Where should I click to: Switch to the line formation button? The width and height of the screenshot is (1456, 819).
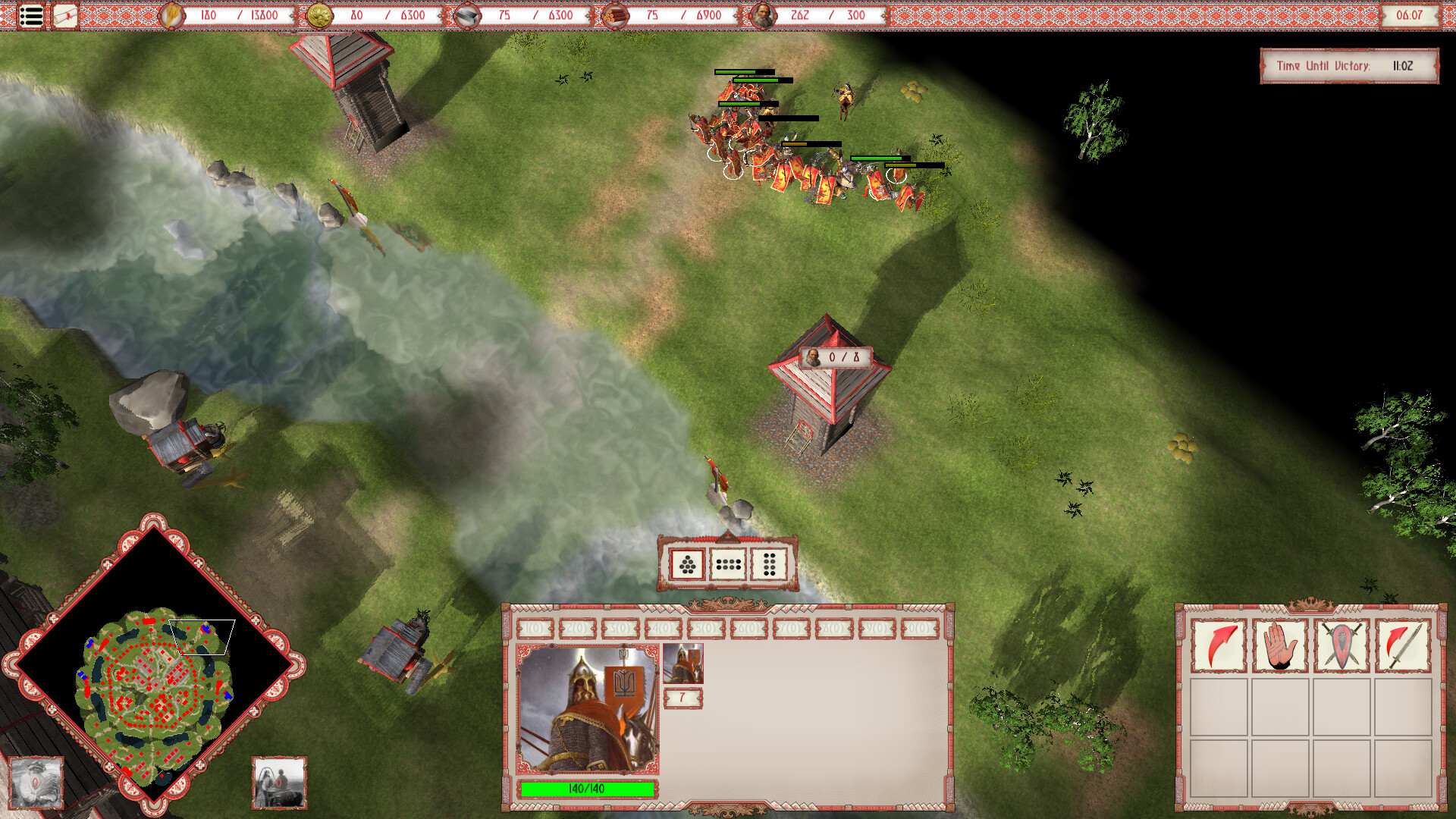tap(730, 564)
